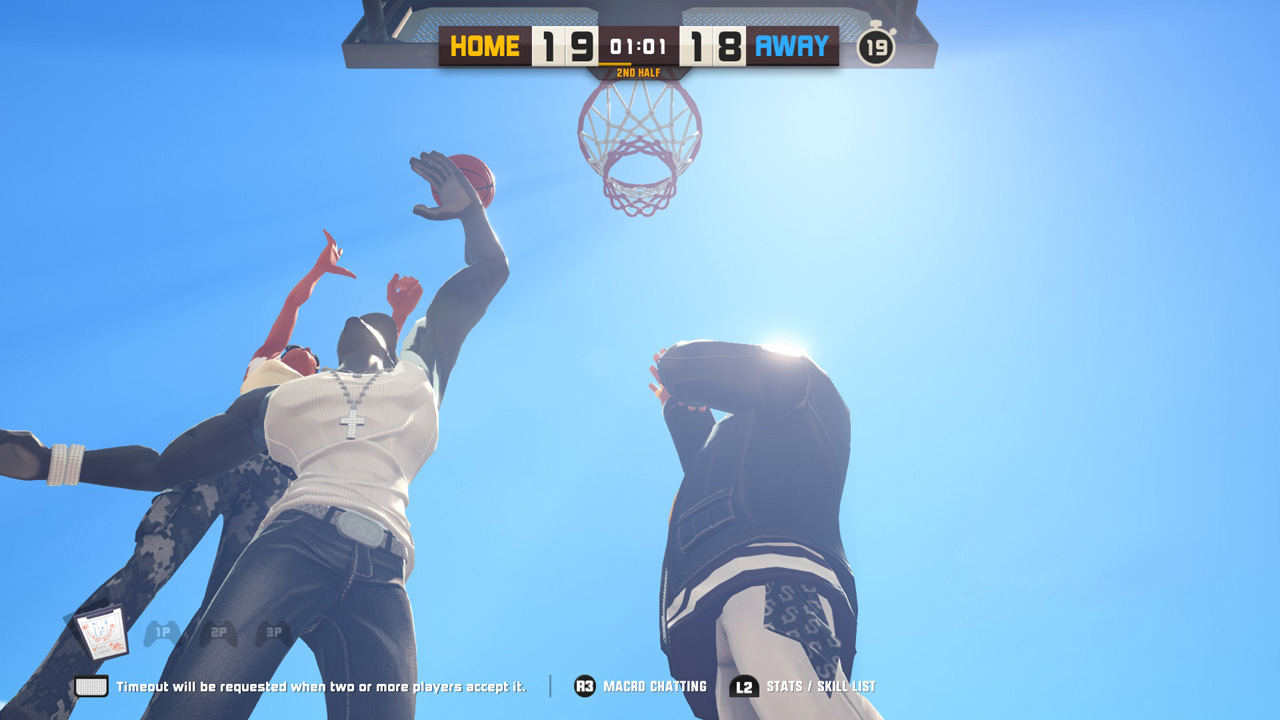This screenshot has height=720, width=1280.
Task: Switch to the HOME team label
Action: (484, 46)
